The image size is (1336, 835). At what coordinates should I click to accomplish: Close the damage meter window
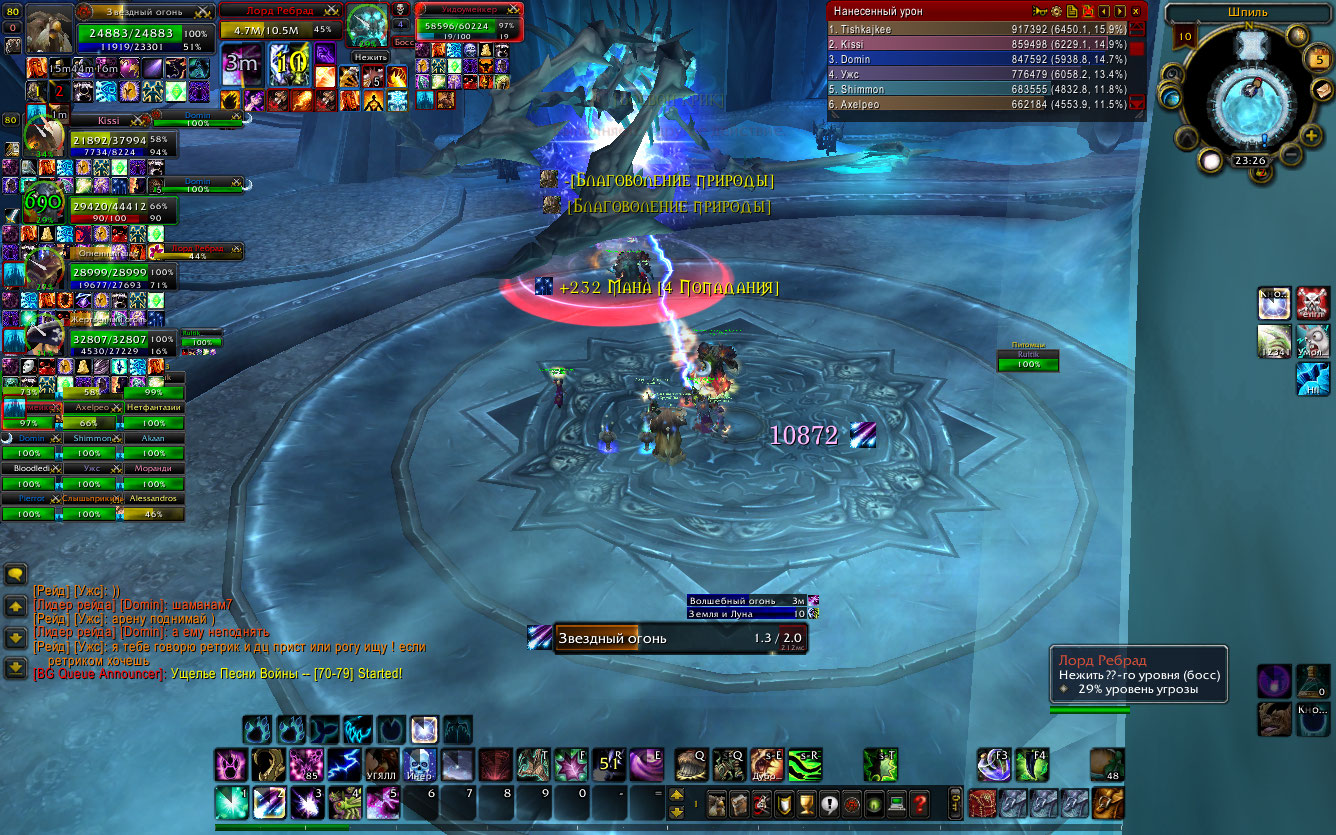[1136, 10]
